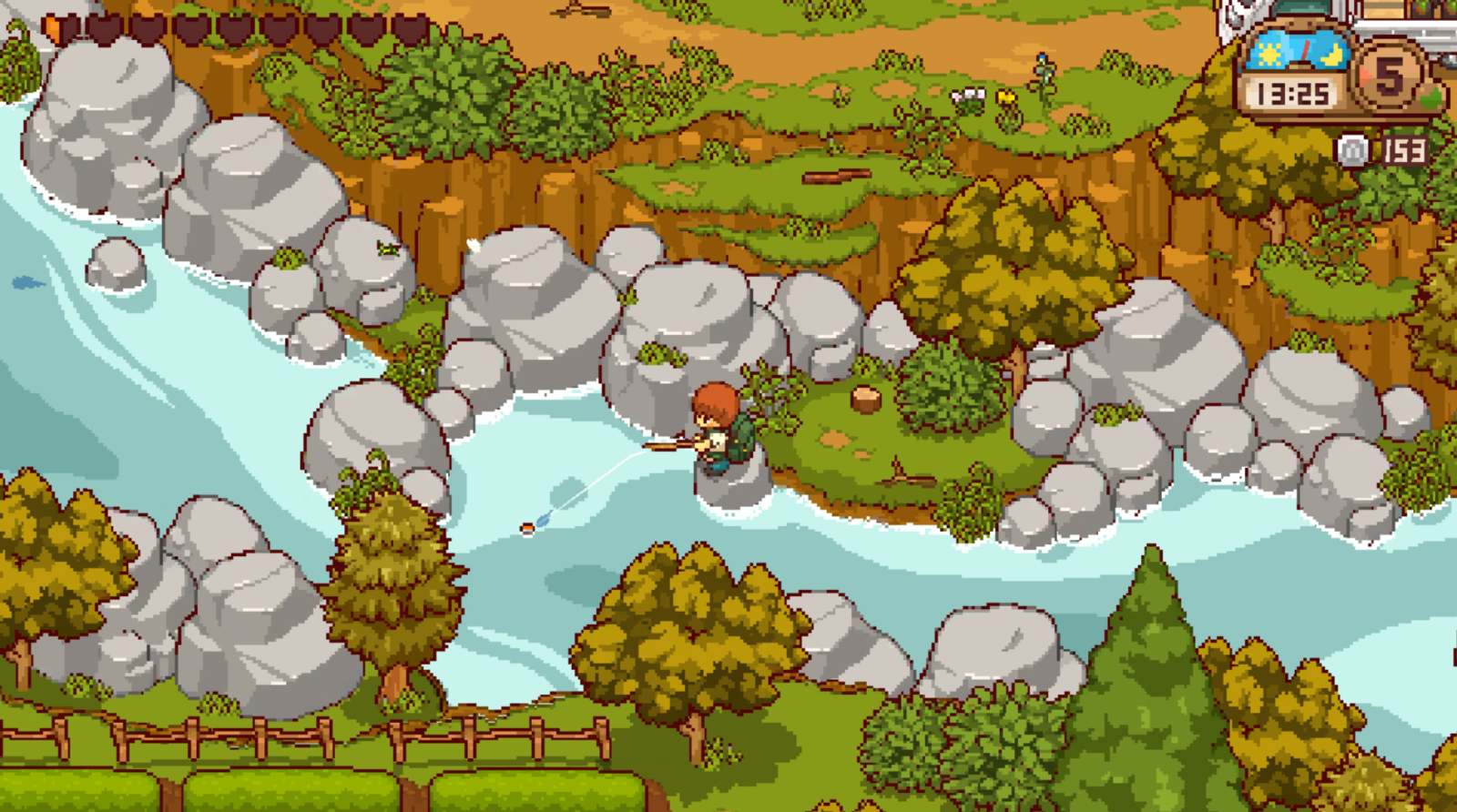Open the calendar day 5 badge
Image resolution: width=1457 pixels, height=812 pixels.
point(1389,76)
